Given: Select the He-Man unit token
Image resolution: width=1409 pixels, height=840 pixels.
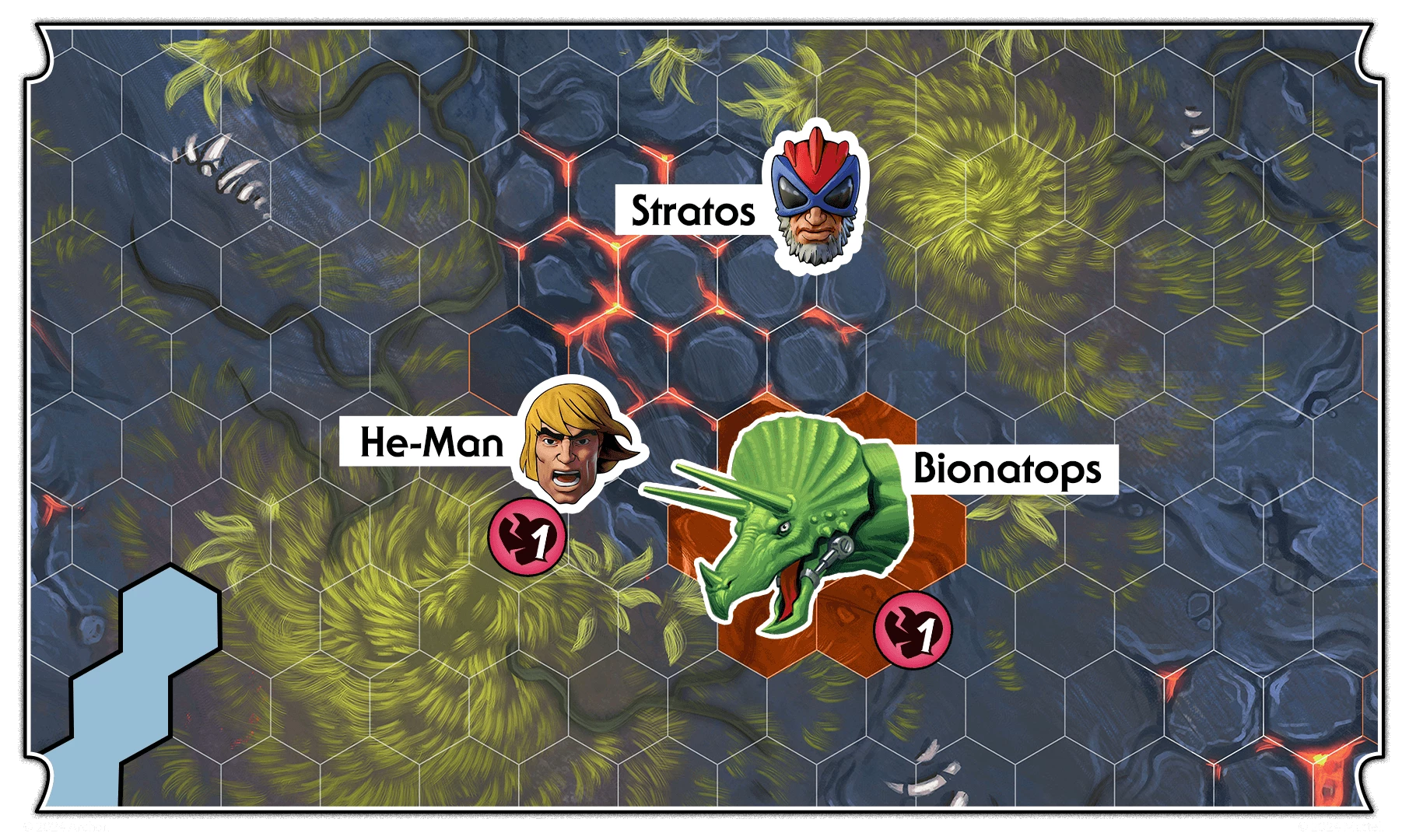Looking at the screenshot, I should [x=574, y=445].
